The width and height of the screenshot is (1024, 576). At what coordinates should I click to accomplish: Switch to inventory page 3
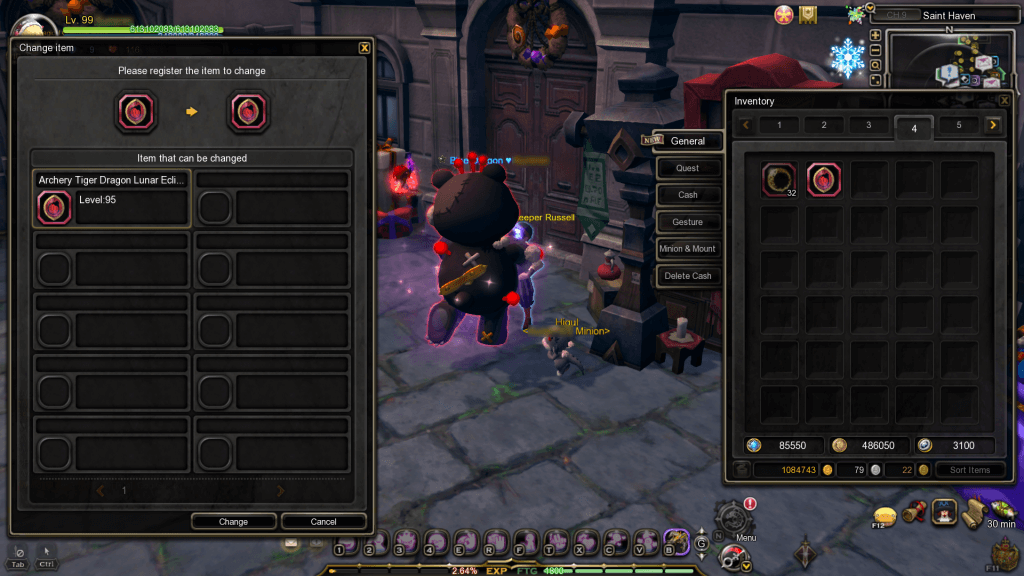[x=869, y=125]
